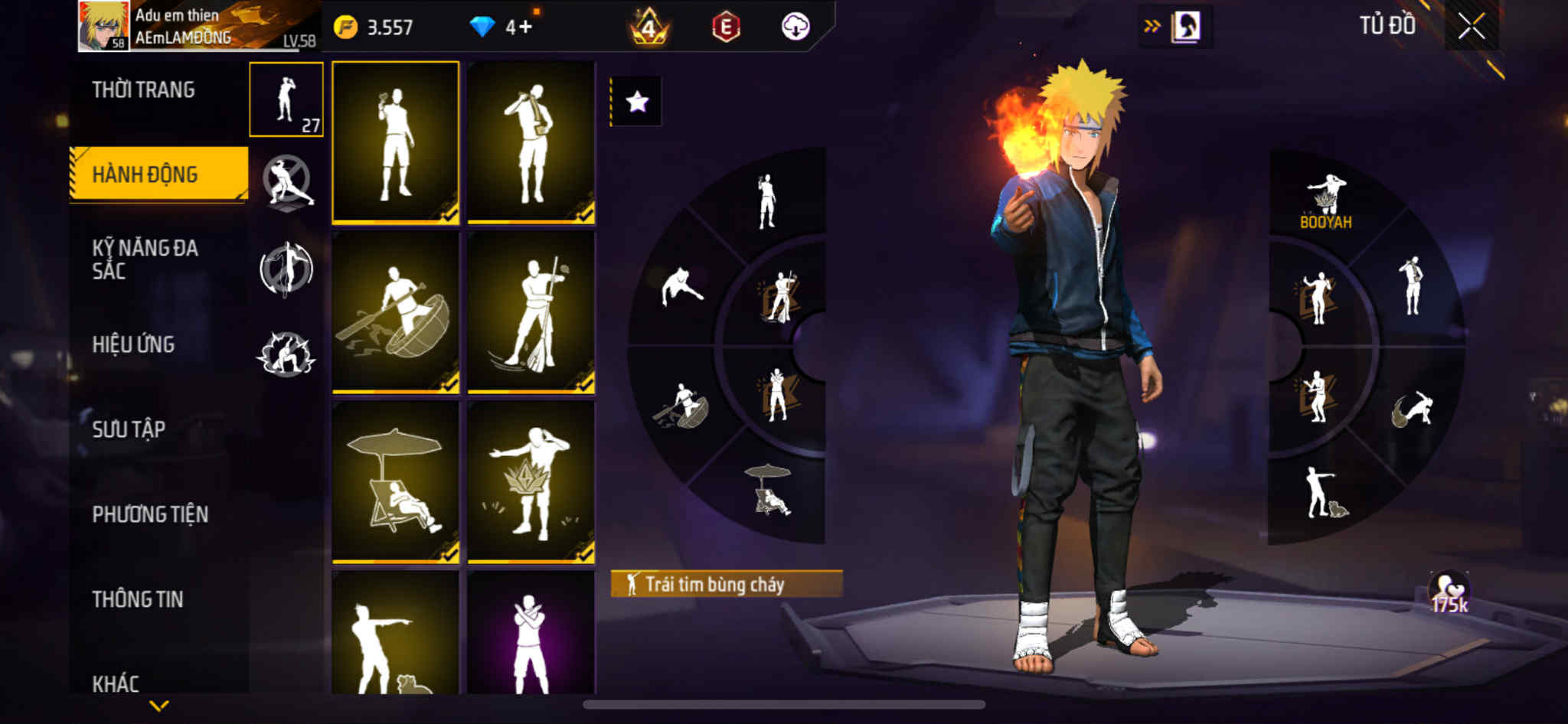1568x724 pixels.
Task: Open the Phương Tiện category
Action: (x=150, y=514)
